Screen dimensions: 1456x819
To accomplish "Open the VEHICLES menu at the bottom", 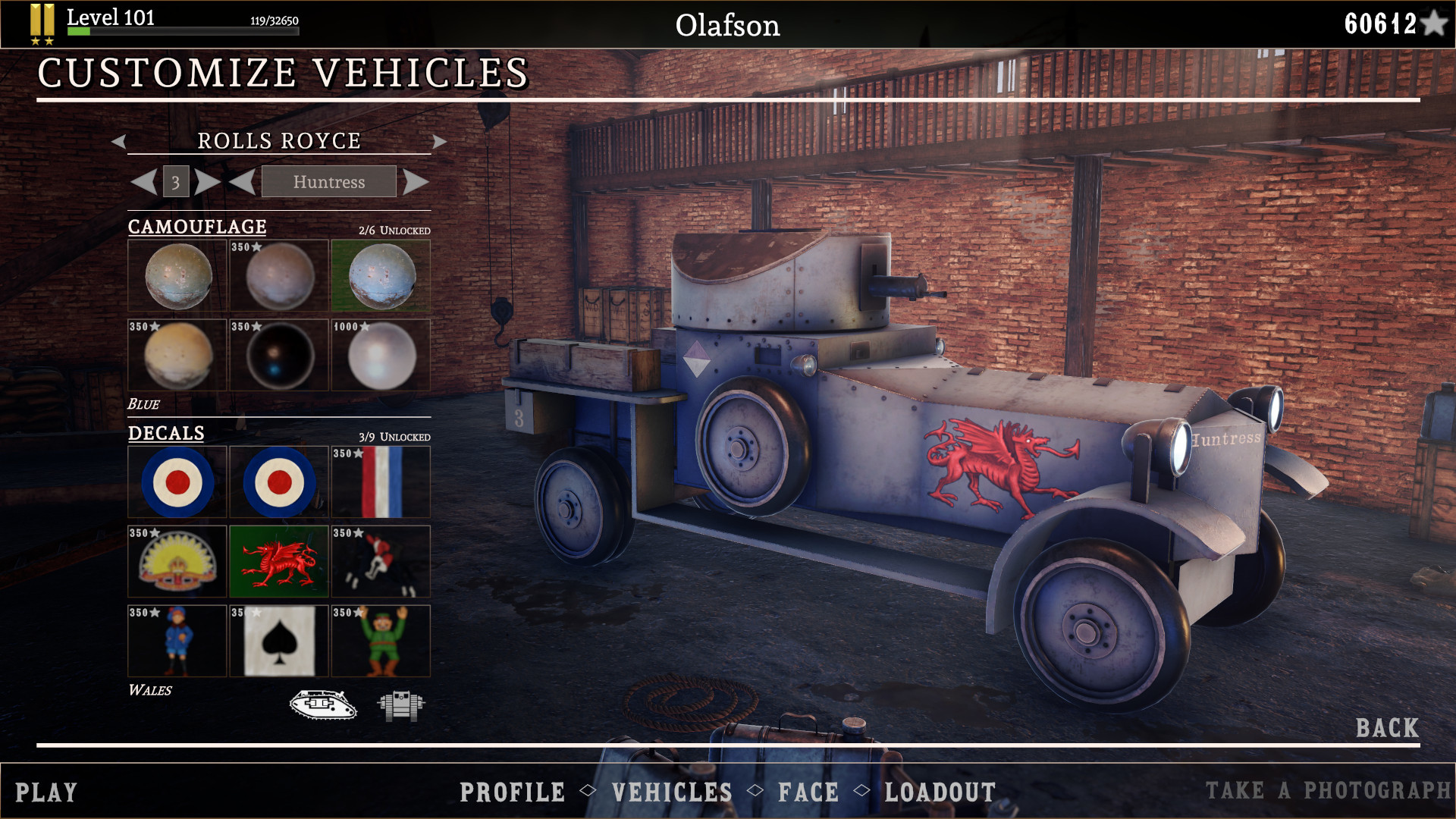I will (x=670, y=792).
